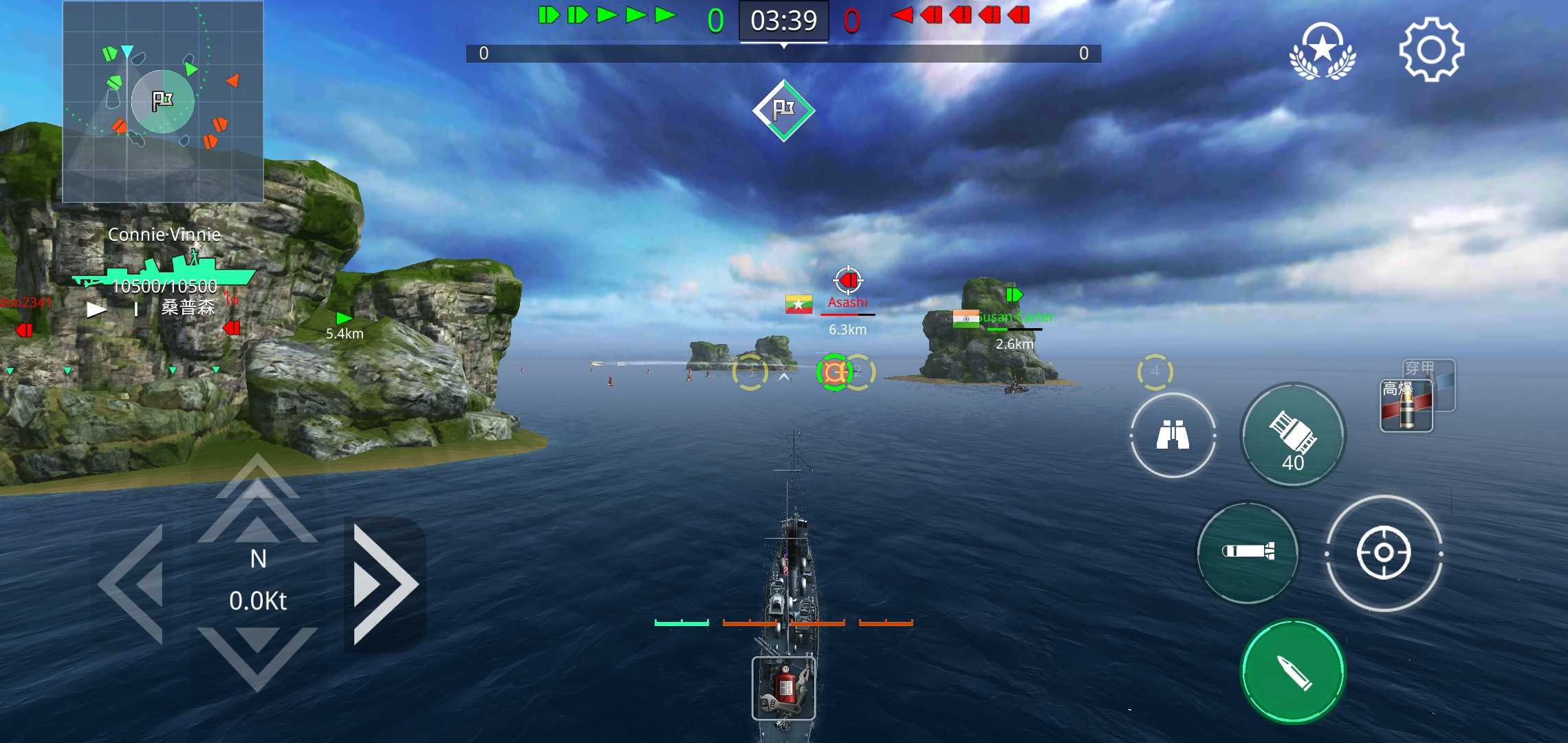Open the star laurel rank icon
Image resolution: width=1568 pixels, height=743 pixels.
pyautogui.click(x=1322, y=50)
